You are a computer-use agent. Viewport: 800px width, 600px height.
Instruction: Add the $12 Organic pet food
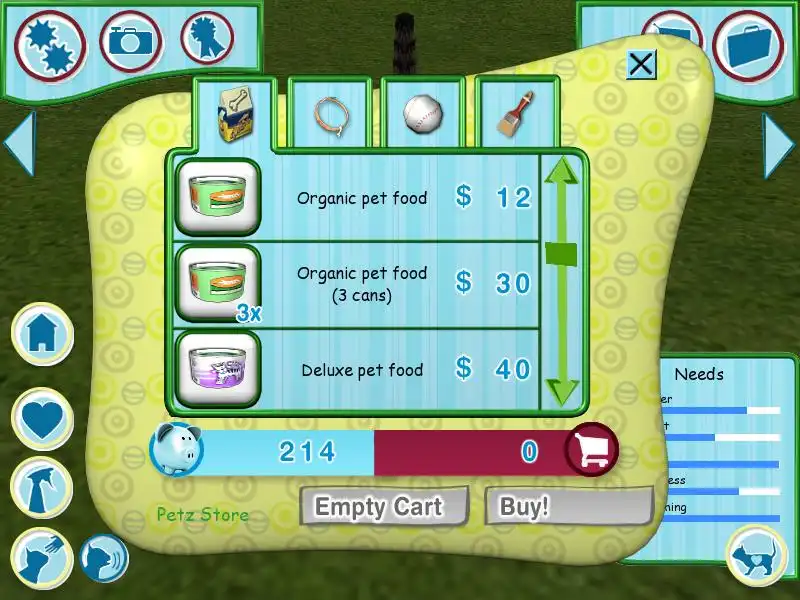pos(219,197)
